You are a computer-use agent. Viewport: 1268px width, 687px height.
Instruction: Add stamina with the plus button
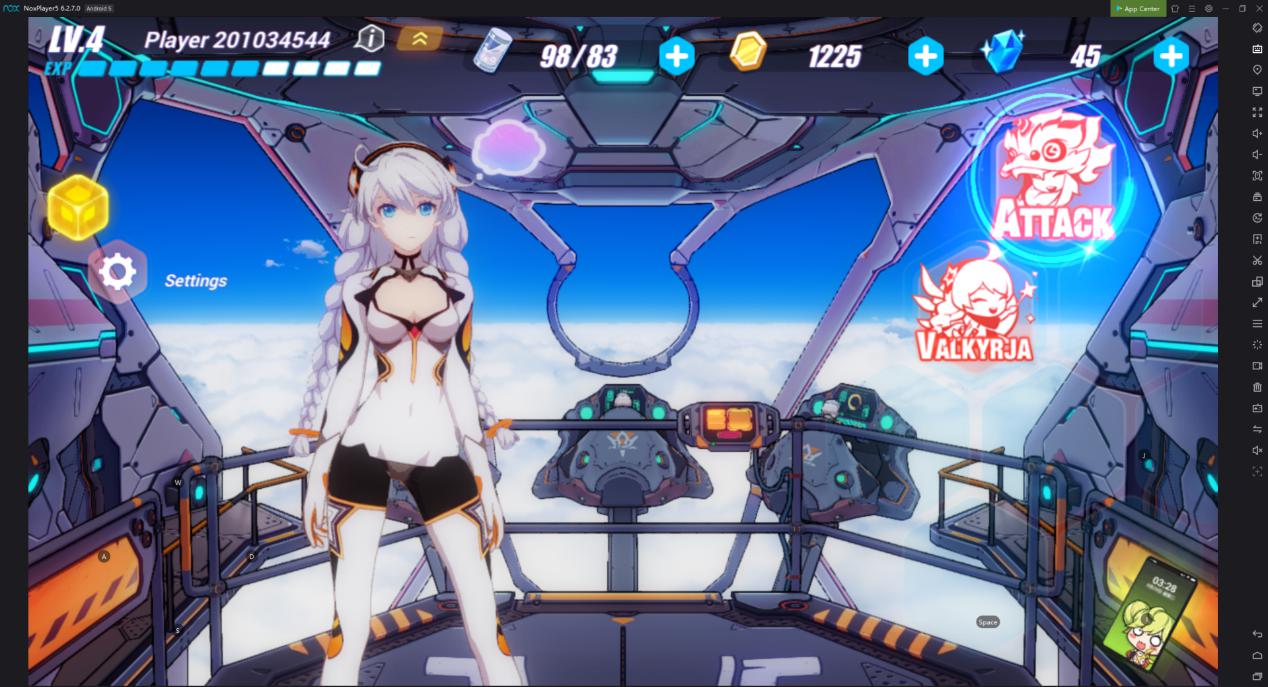click(x=677, y=56)
